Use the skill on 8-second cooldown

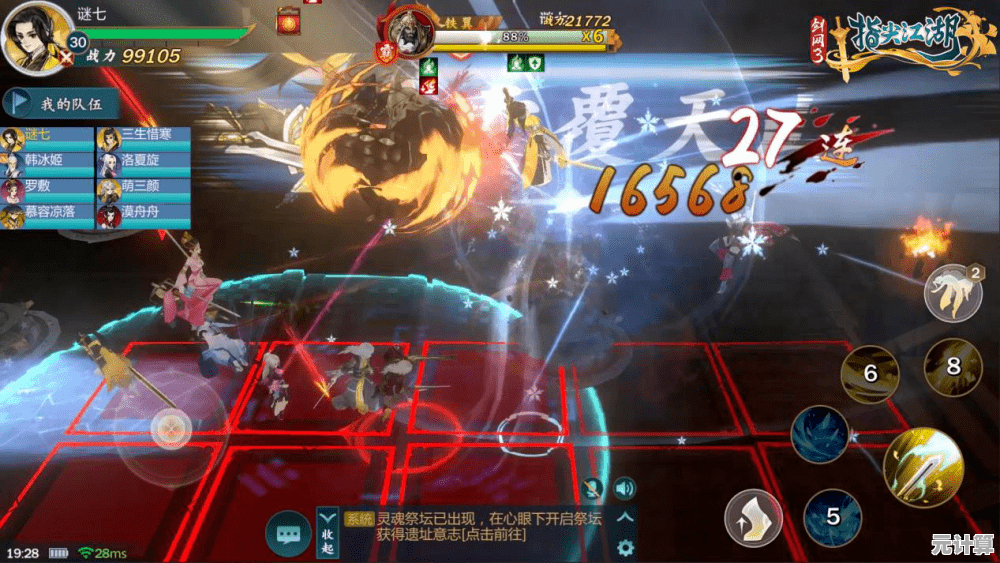click(x=952, y=367)
